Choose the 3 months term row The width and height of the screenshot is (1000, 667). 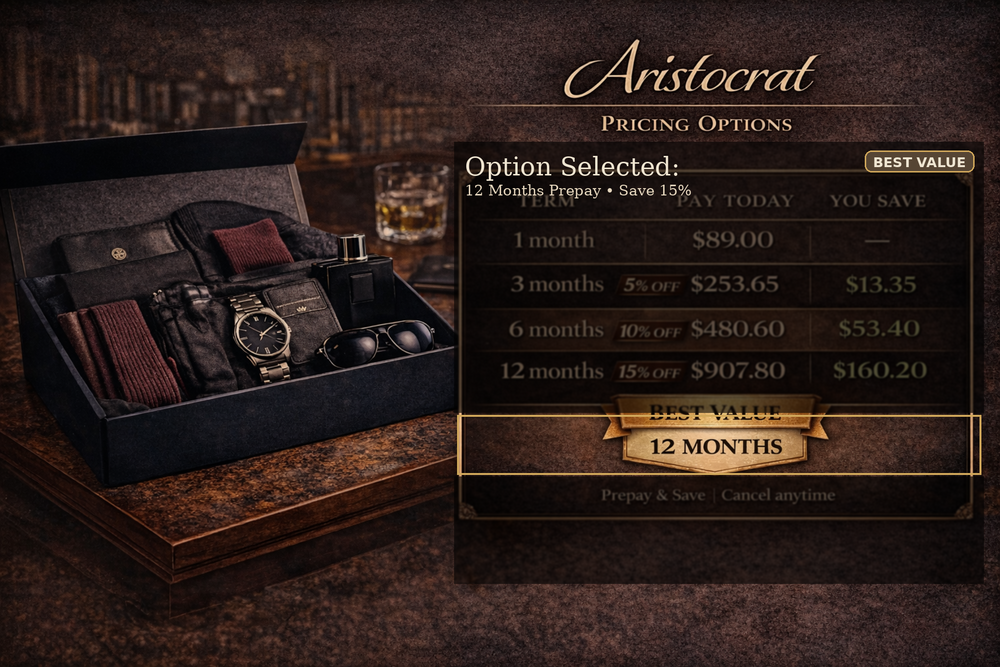(715, 284)
